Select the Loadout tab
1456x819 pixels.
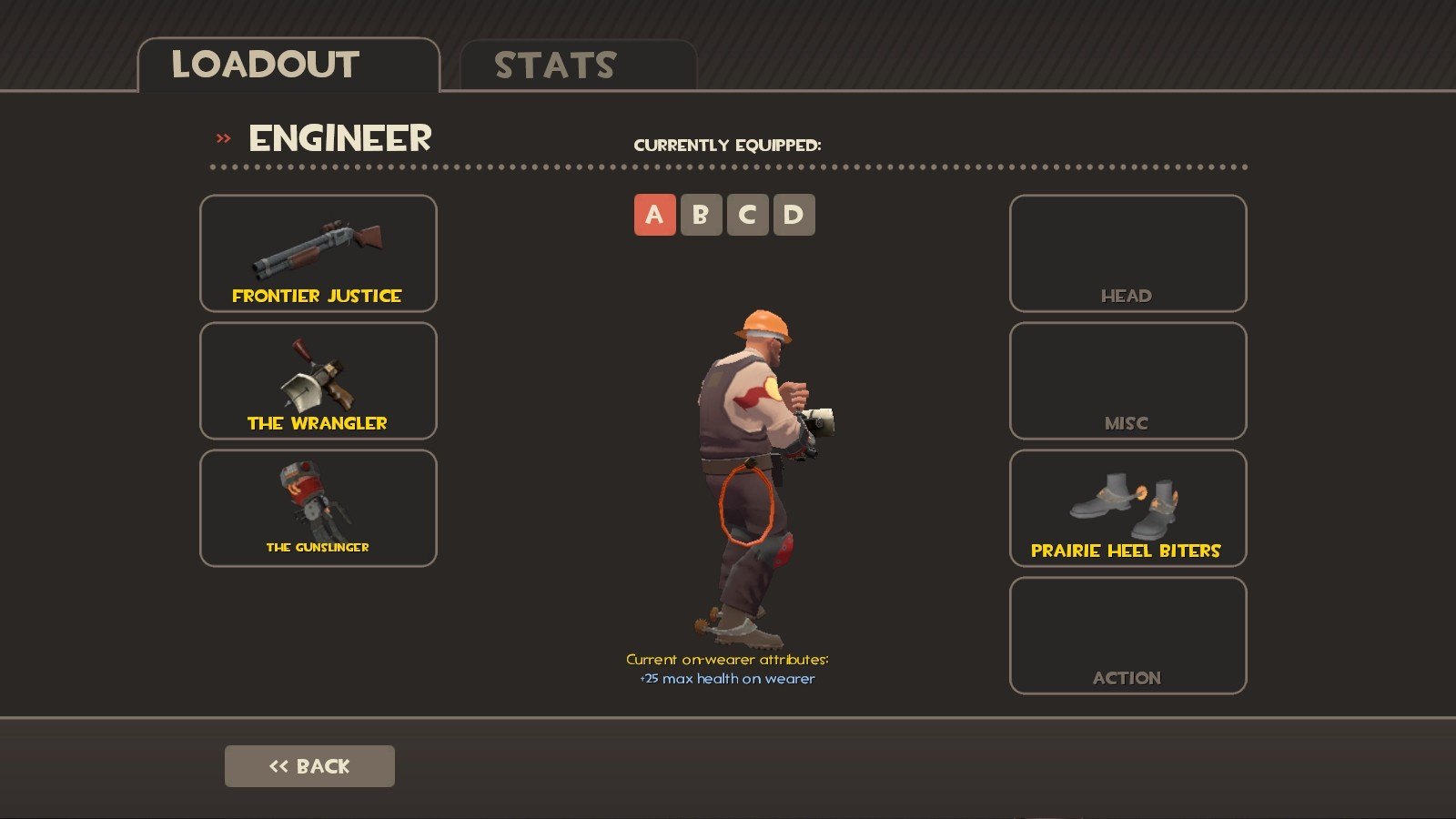pyautogui.click(x=288, y=66)
